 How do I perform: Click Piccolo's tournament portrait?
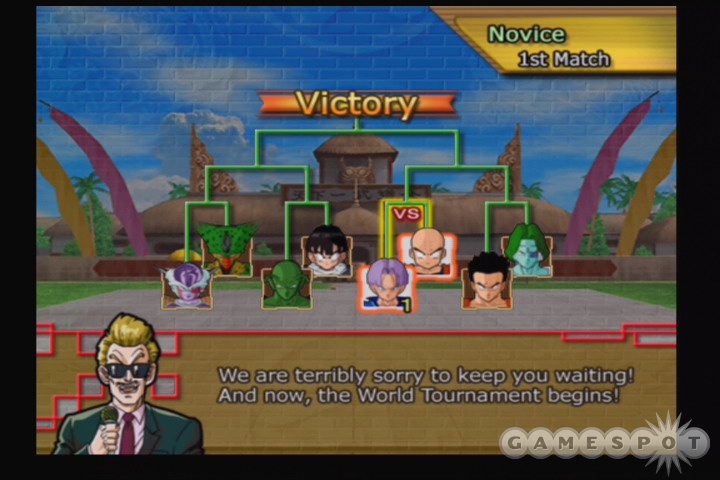tap(286, 285)
